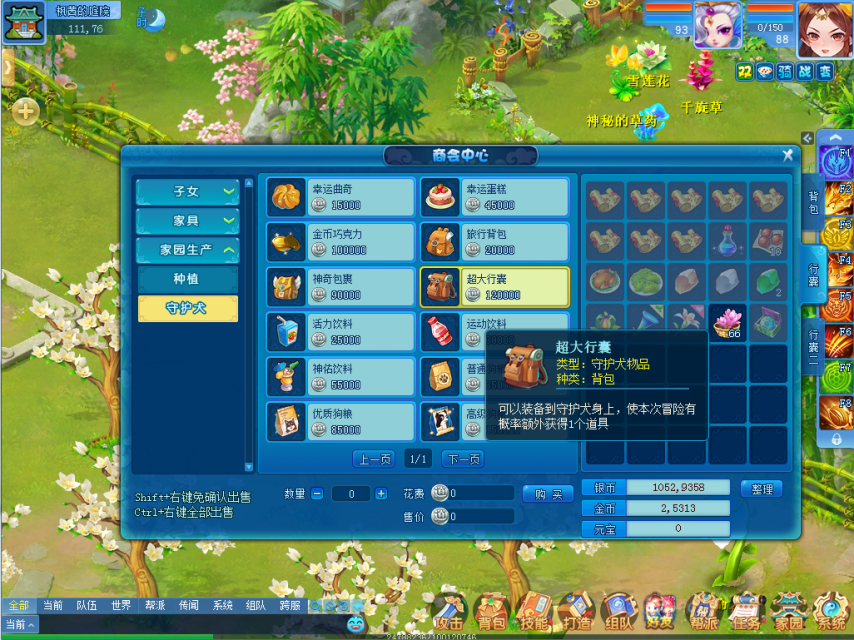Switch to the 背包 side tab
This screenshot has width=854, height=640.
click(813, 203)
